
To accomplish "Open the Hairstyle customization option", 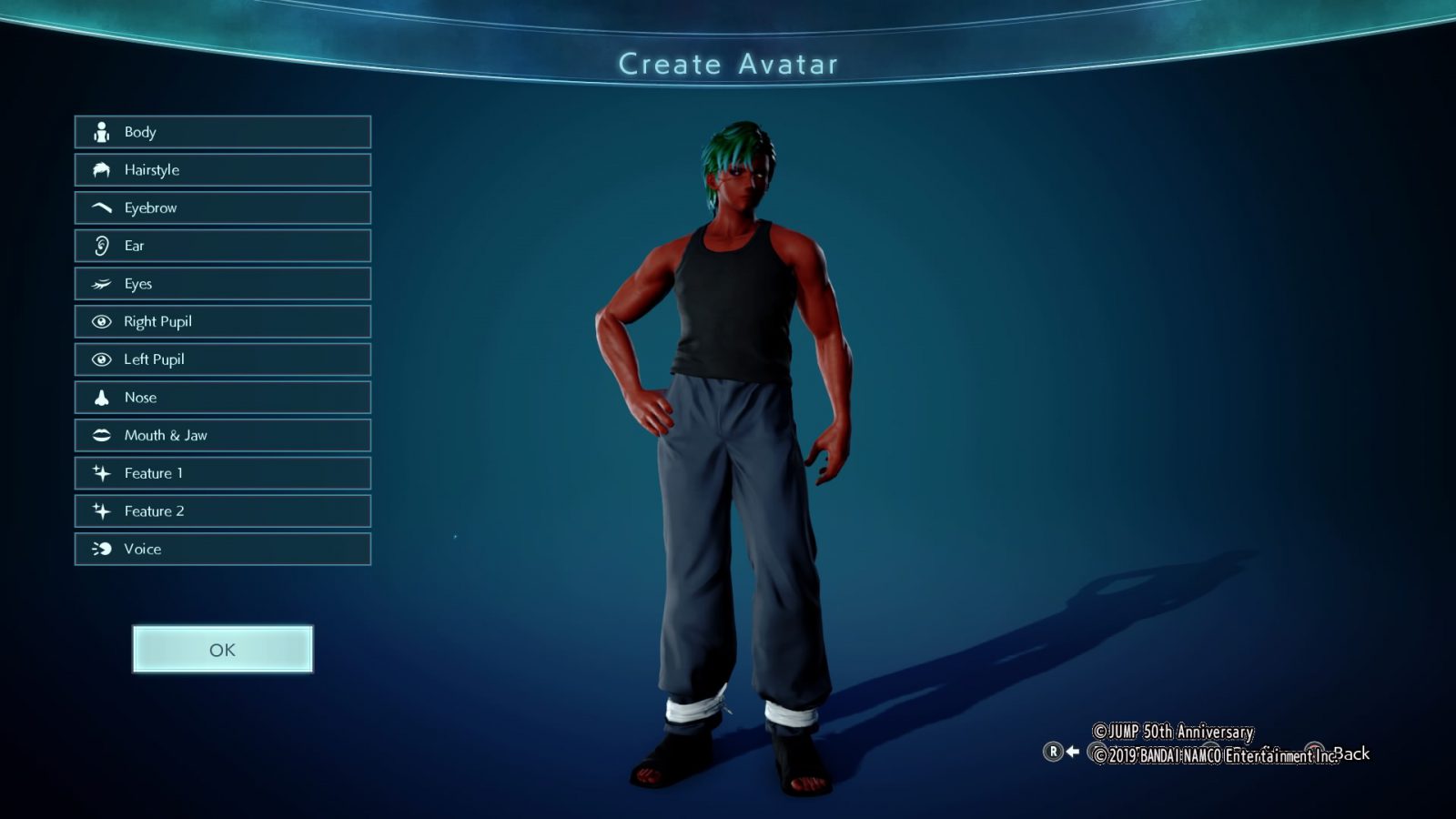I will [222, 169].
